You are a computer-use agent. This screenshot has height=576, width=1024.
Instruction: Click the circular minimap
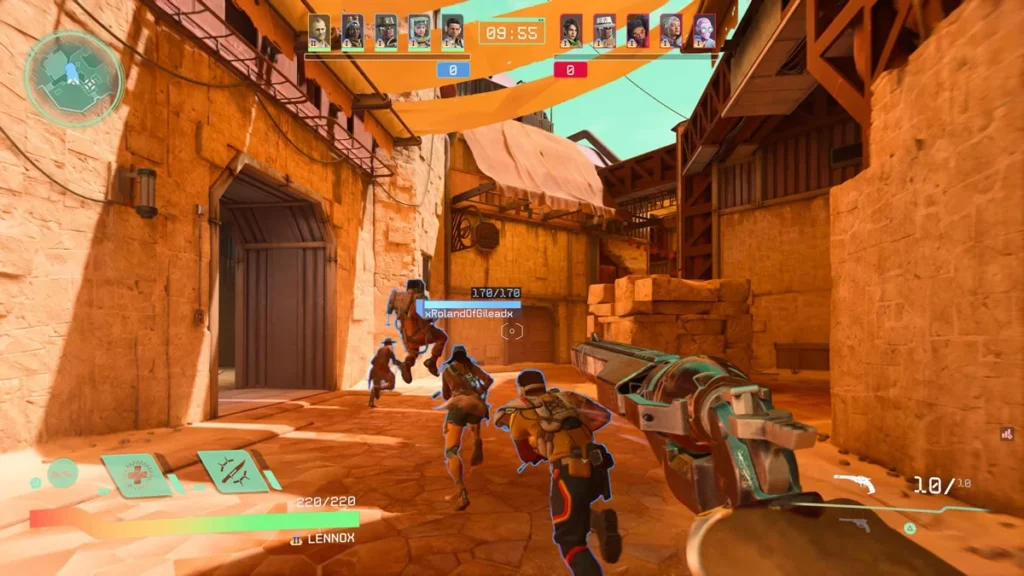point(74,78)
